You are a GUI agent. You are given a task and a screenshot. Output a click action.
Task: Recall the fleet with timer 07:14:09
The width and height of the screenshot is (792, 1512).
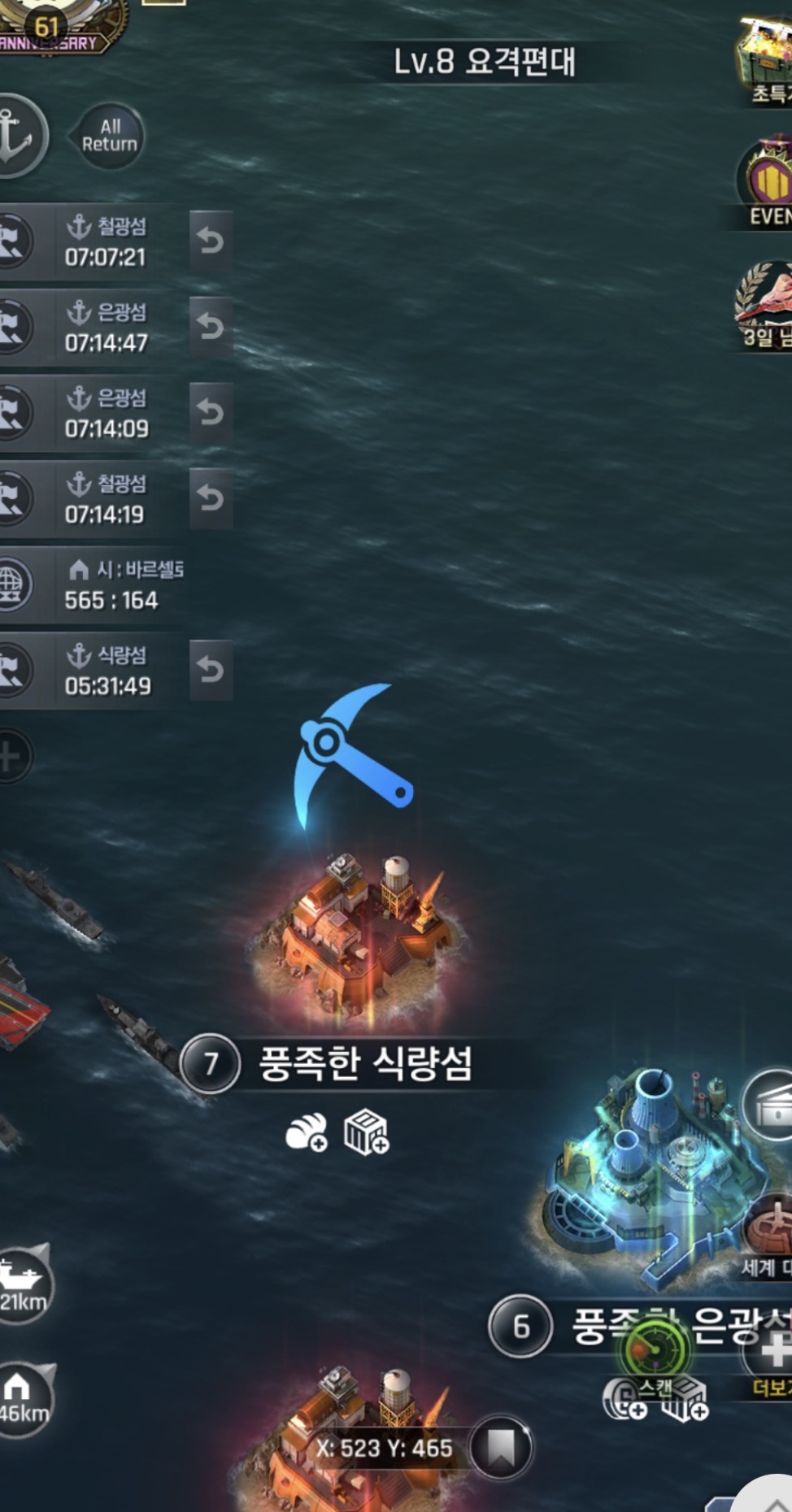tap(211, 412)
